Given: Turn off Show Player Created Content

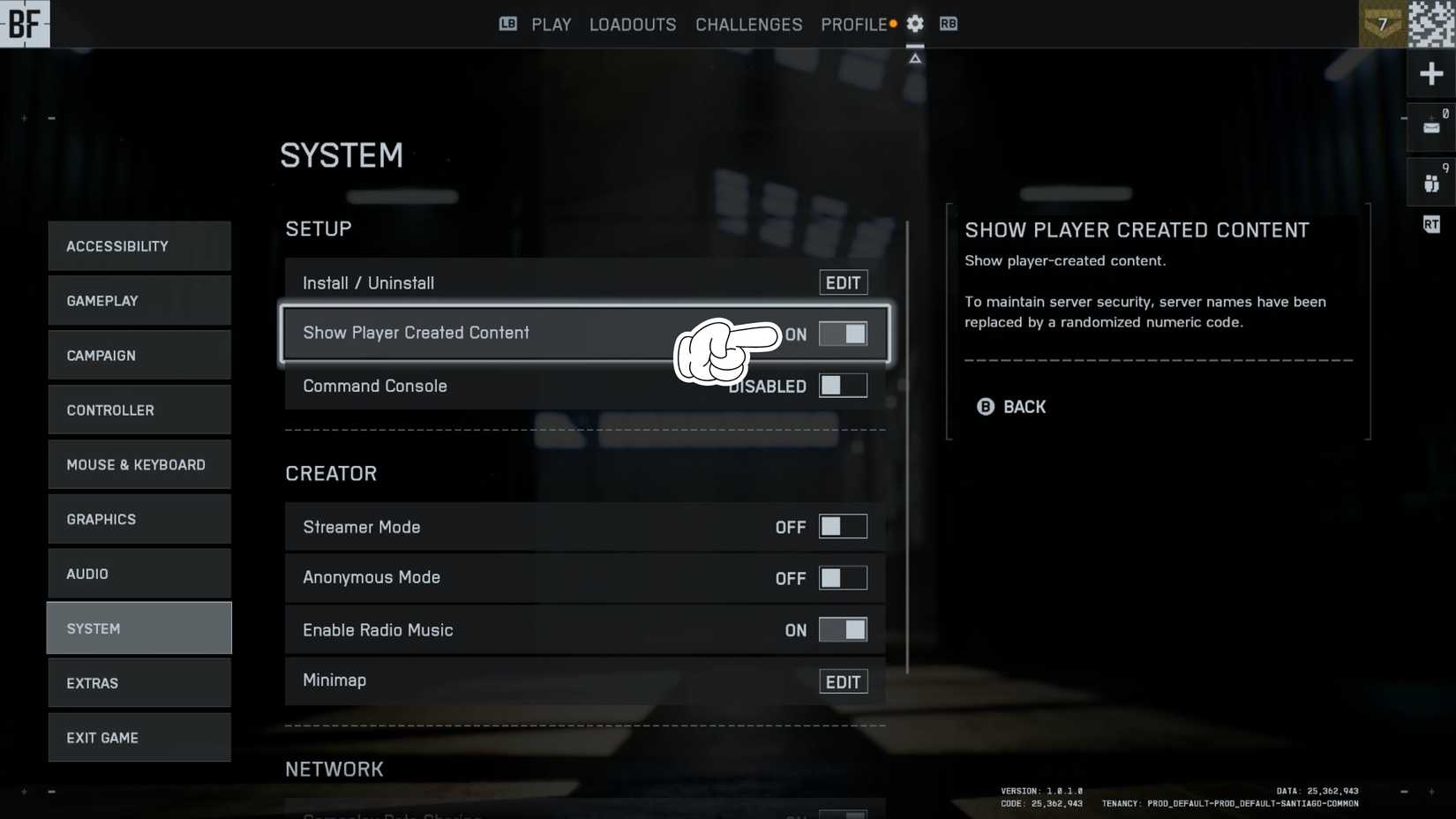Looking at the screenshot, I should coord(843,334).
